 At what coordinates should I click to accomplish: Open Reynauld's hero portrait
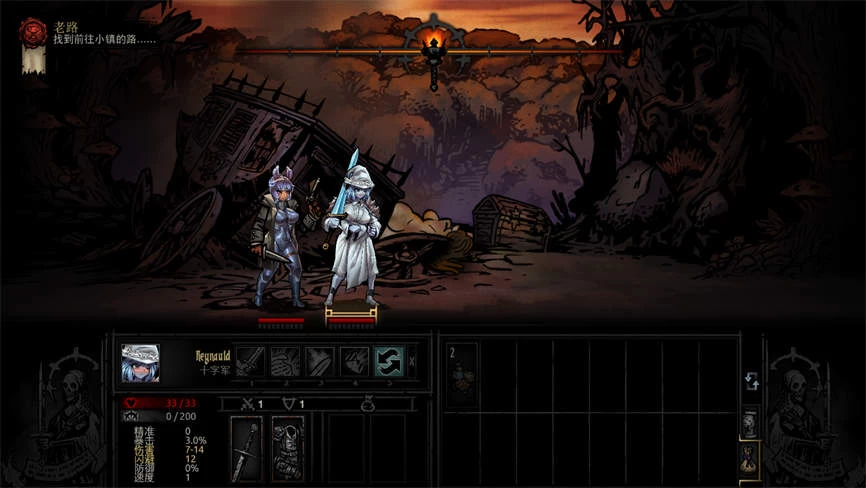(x=140, y=363)
